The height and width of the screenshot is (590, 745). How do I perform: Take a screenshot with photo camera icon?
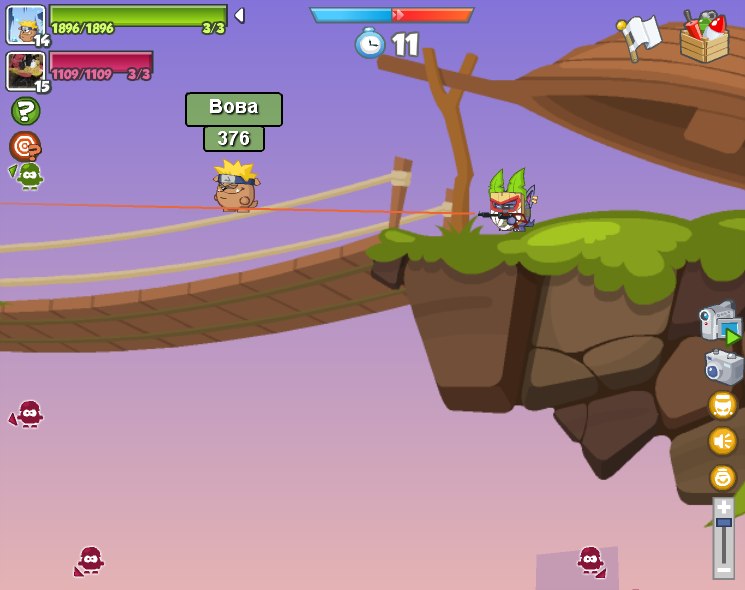(x=722, y=367)
